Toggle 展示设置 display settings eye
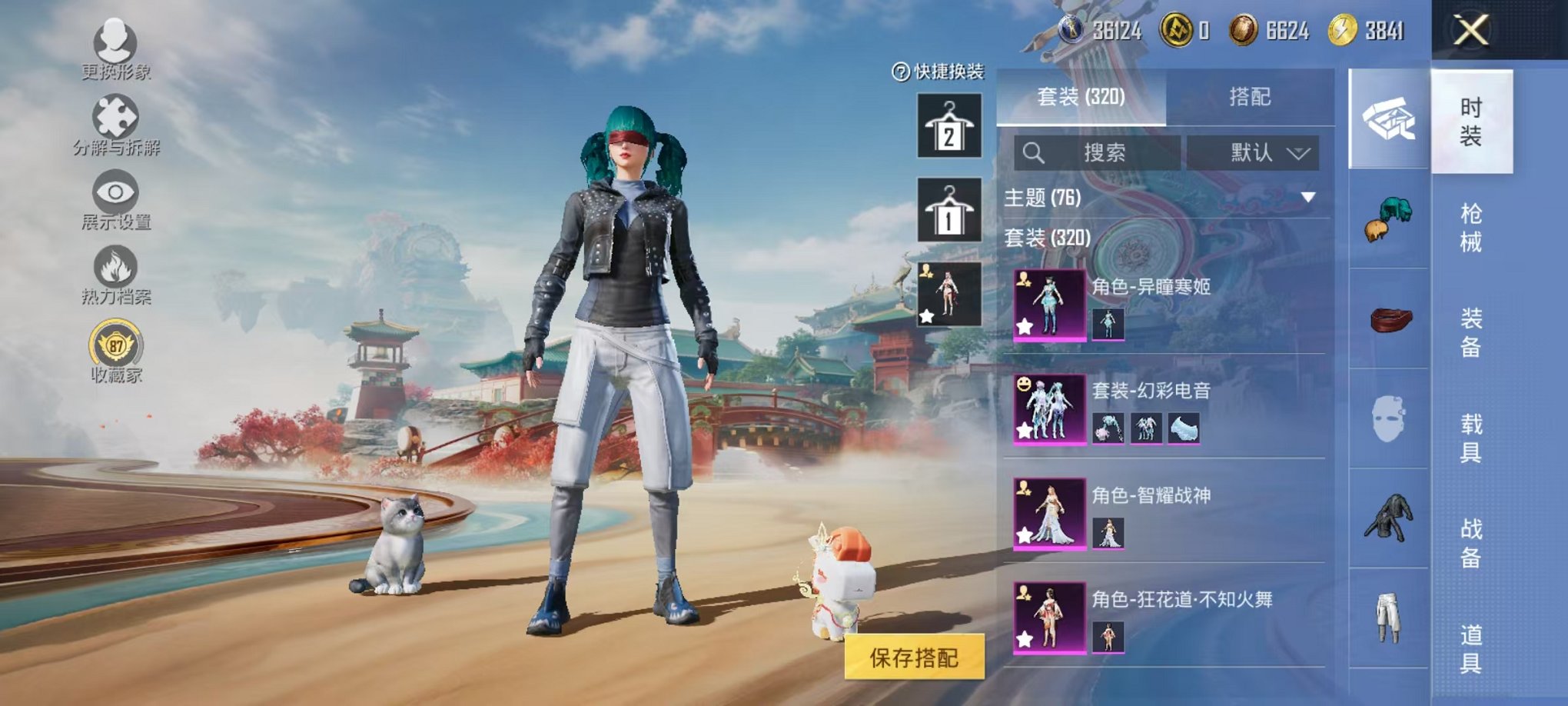The image size is (1568, 706). pos(115,192)
